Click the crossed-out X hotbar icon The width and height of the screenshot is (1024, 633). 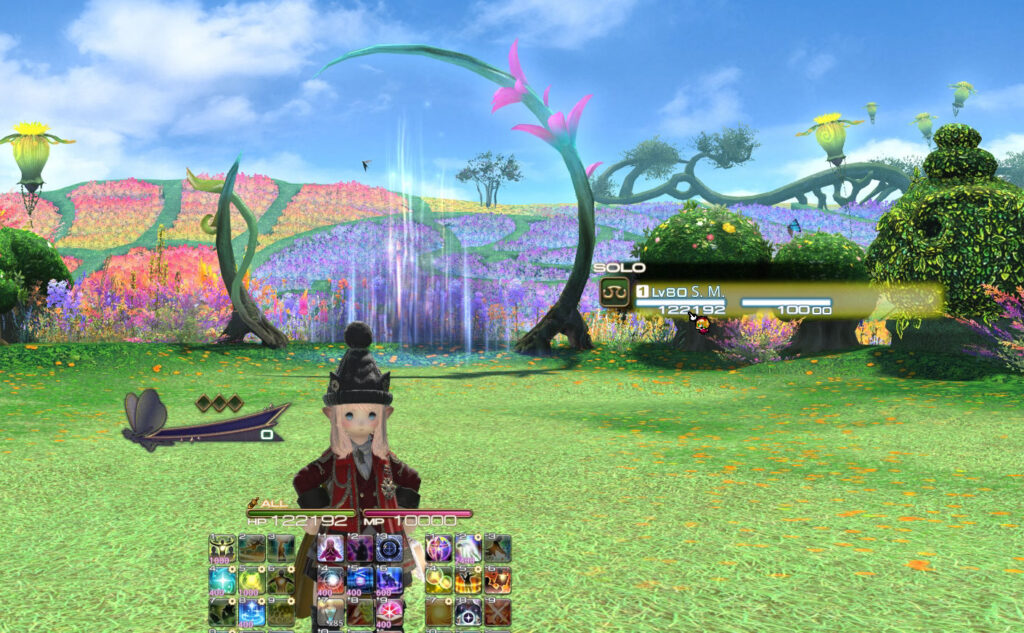[498, 611]
